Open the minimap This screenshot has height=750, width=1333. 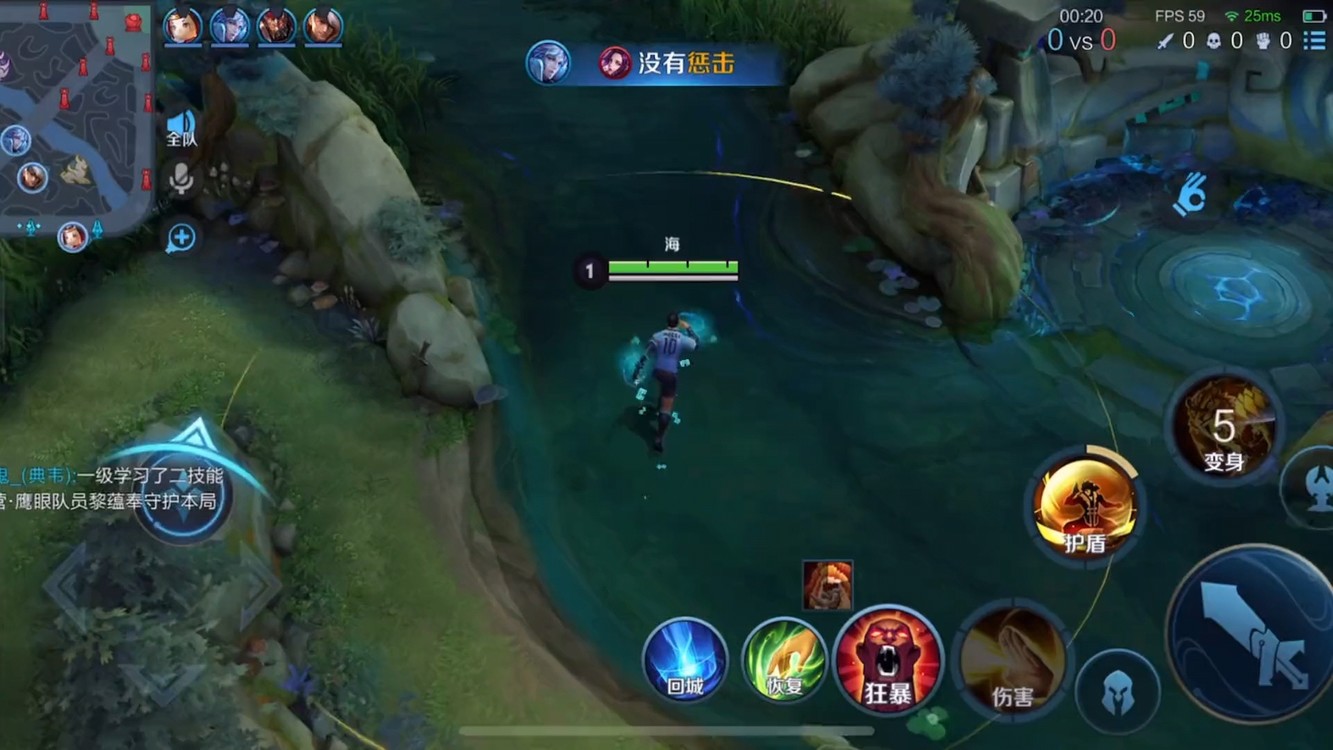(76, 117)
